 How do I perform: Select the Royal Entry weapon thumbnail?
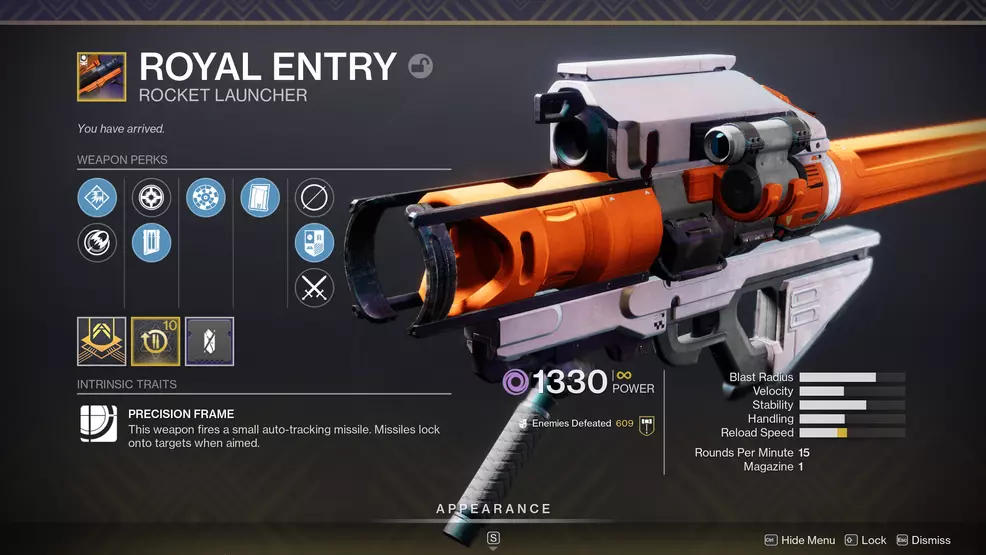click(102, 77)
